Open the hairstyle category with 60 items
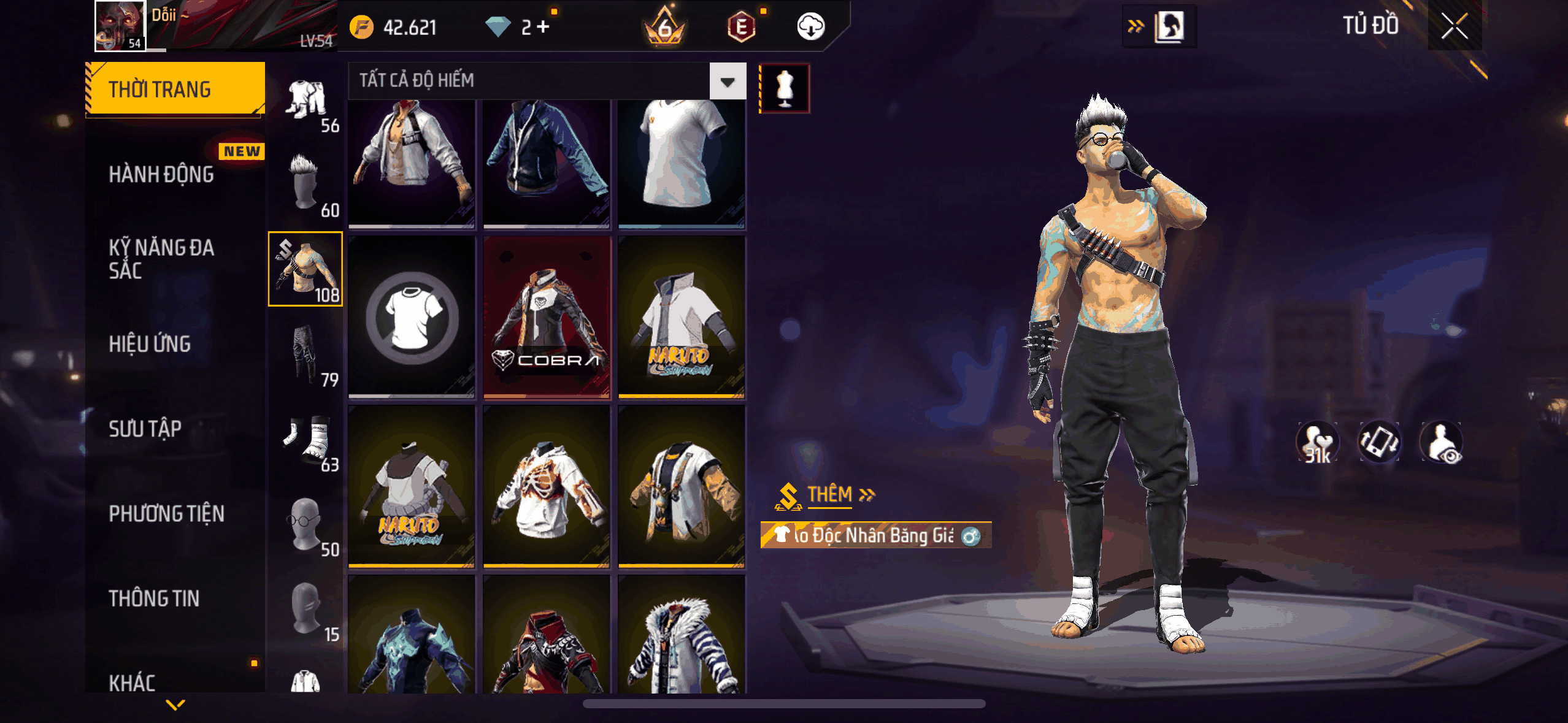Screen dimensions: 1568x723 pos(306,184)
